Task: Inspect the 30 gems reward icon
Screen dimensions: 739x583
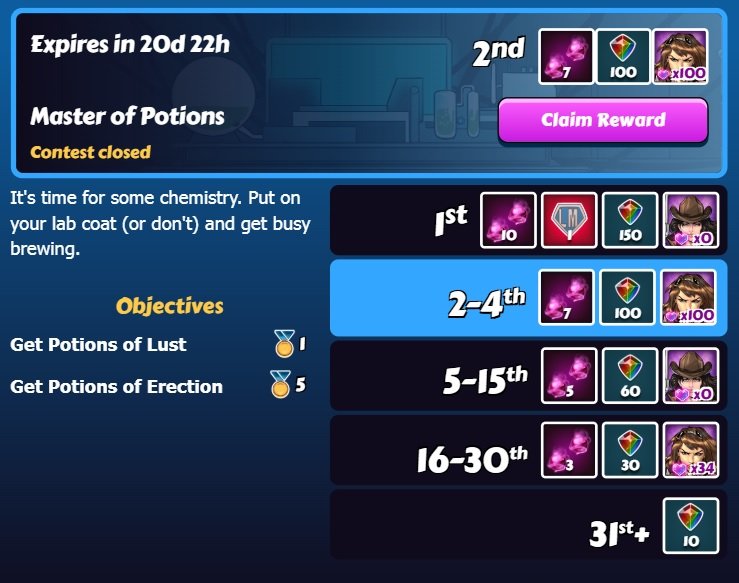Action: [630, 450]
